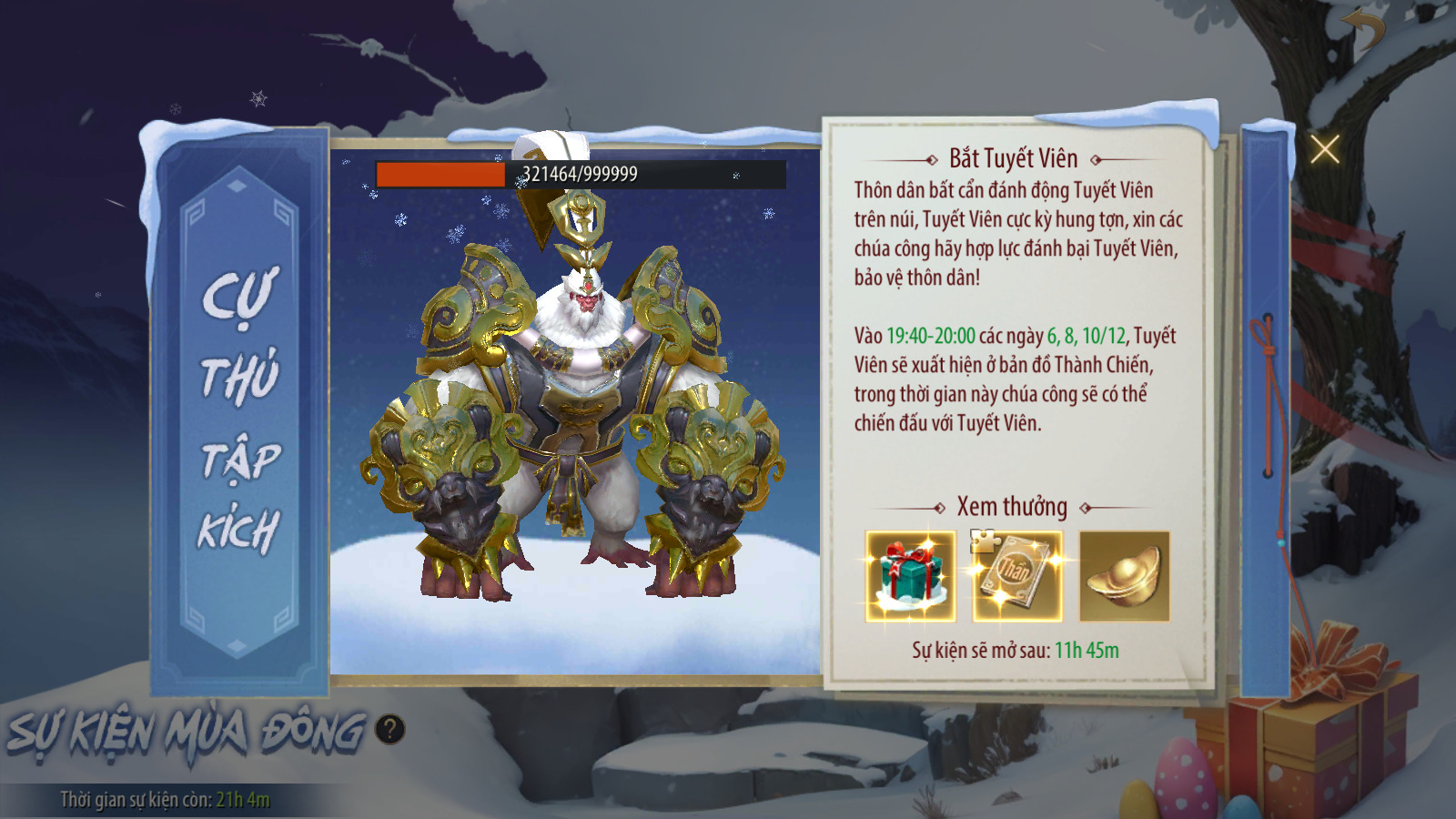Go back using the curved arrow
Image resolution: width=1456 pixels, height=819 pixels.
1365,29
